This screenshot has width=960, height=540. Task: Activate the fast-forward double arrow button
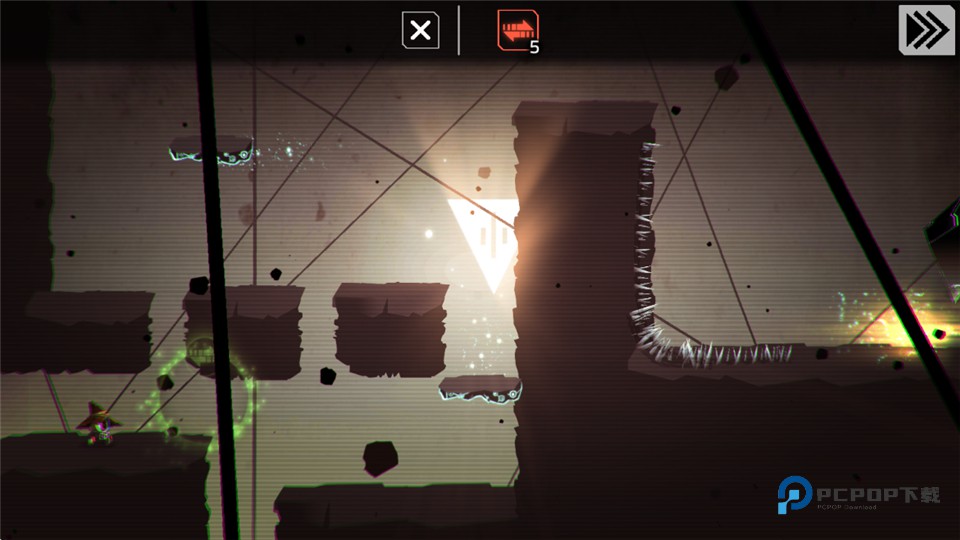(x=926, y=30)
